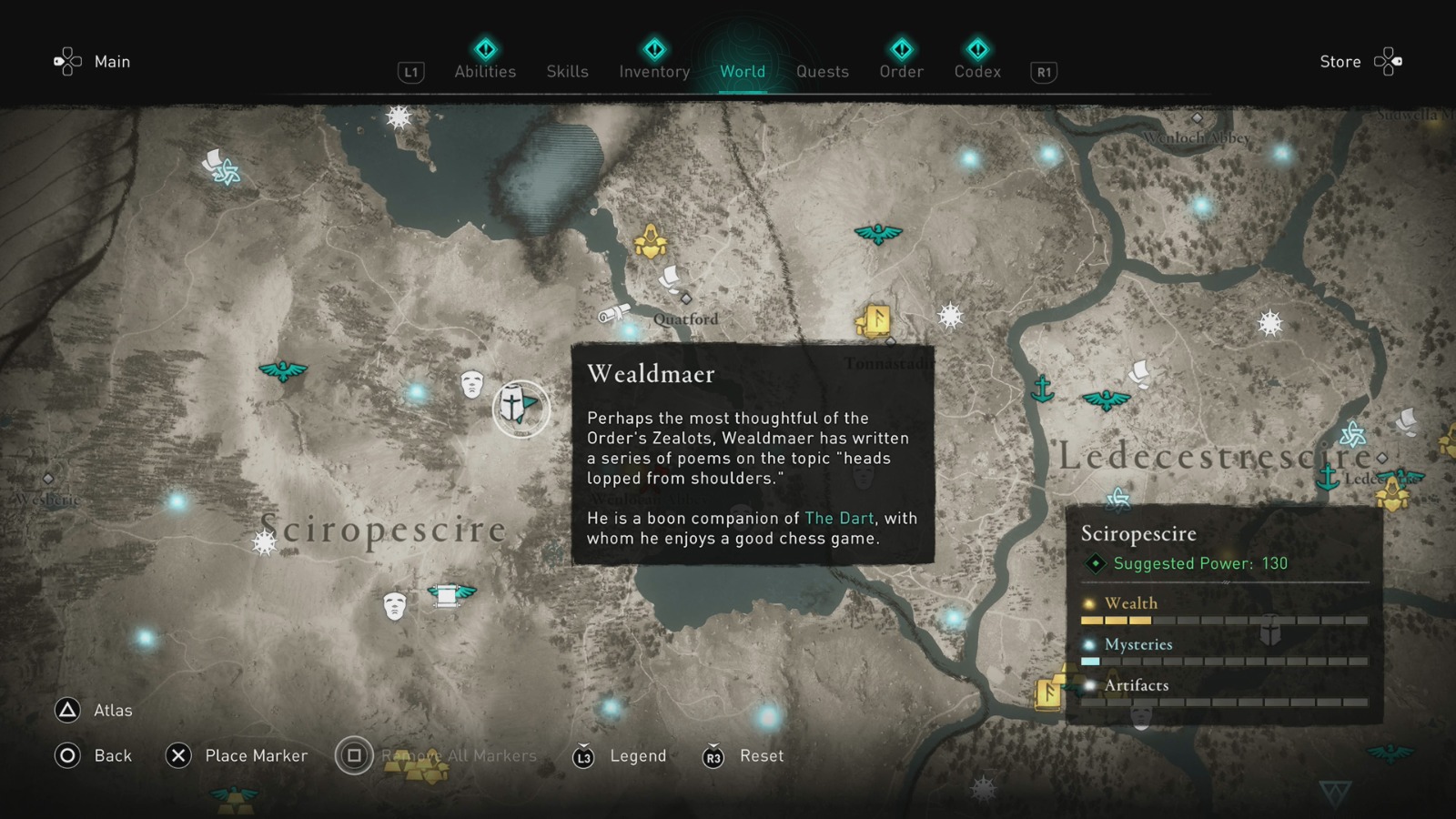Click the Main controller icon at top left

pyautogui.click(x=66, y=60)
